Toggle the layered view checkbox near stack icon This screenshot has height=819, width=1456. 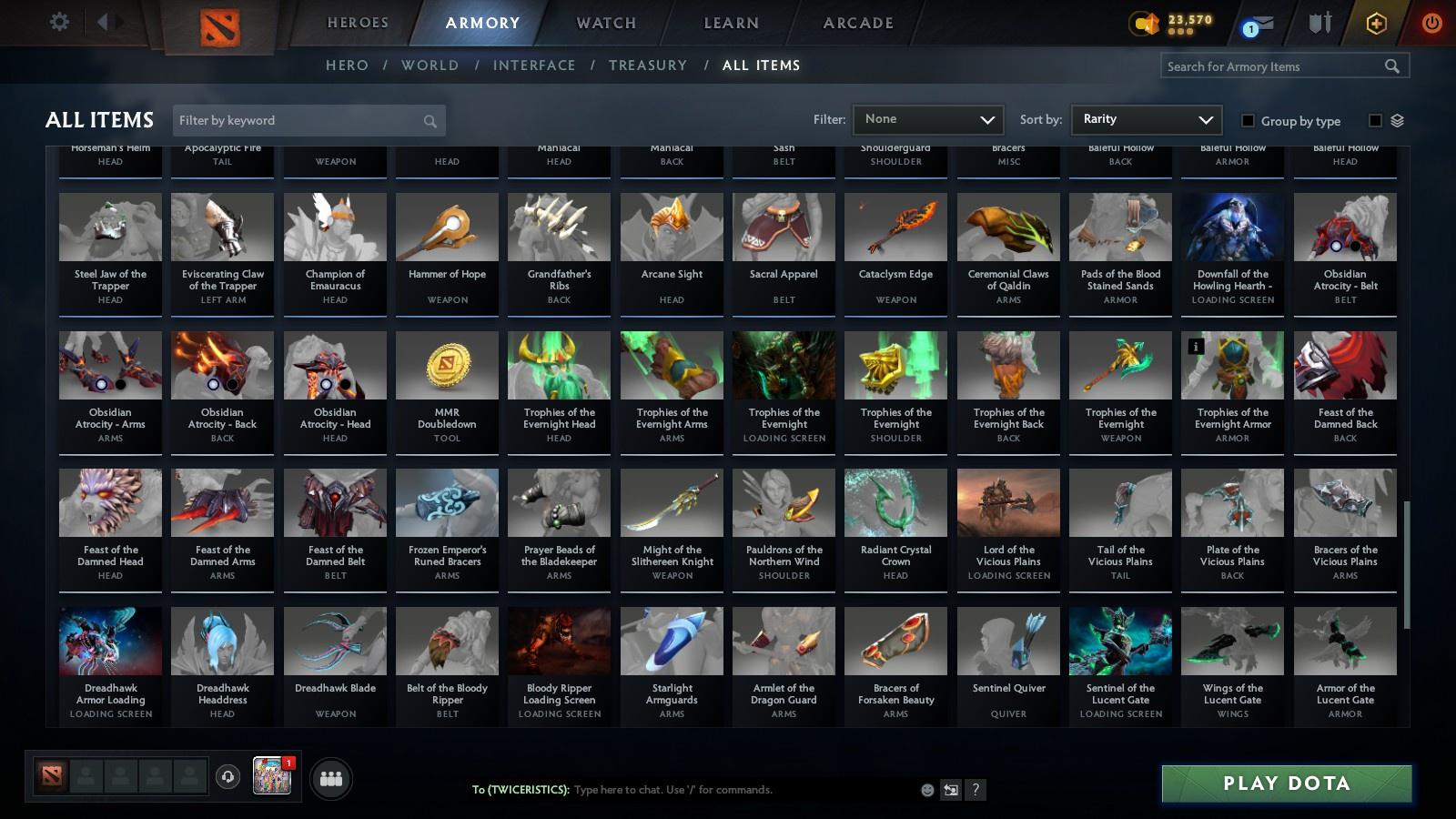click(x=1376, y=120)
